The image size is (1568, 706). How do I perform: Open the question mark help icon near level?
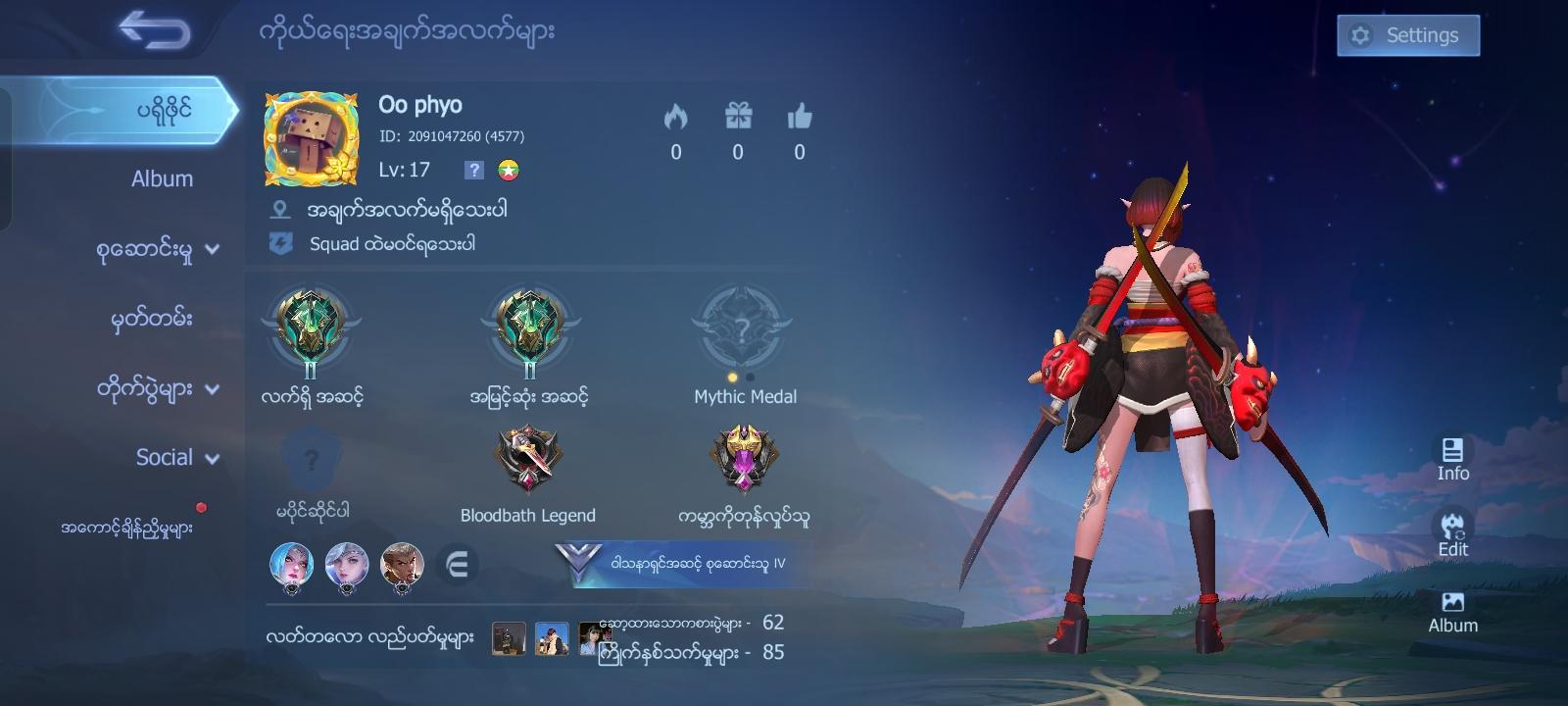[x=474, y=170]
